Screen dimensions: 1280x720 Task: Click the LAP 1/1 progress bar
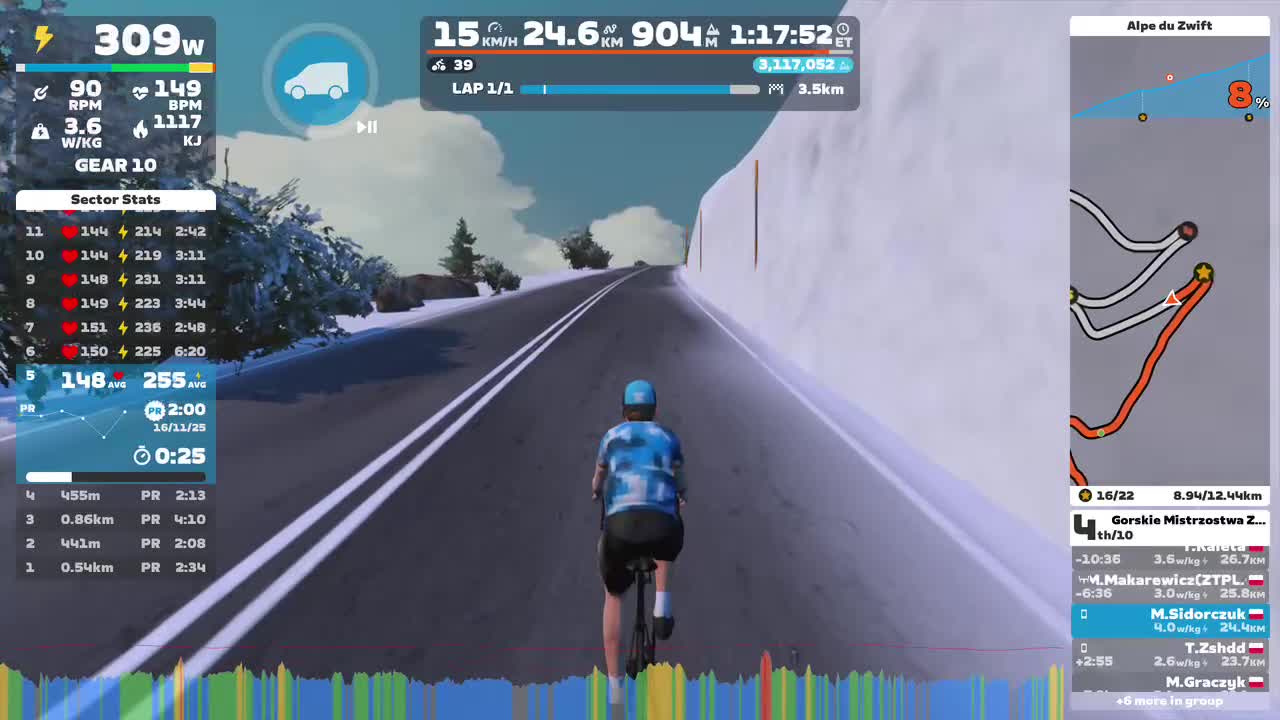638,89
